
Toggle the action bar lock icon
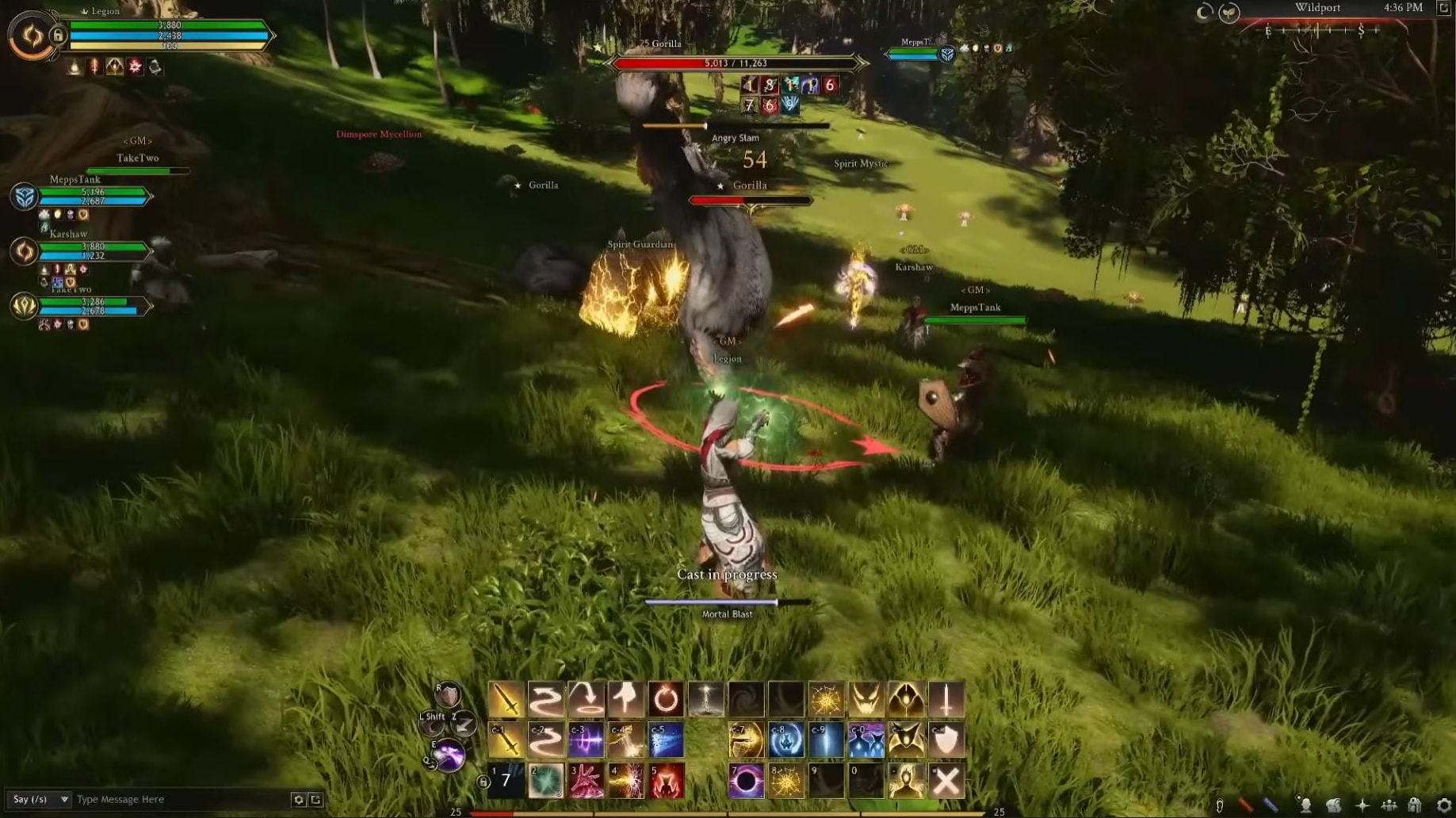click(x=483, y=782)
